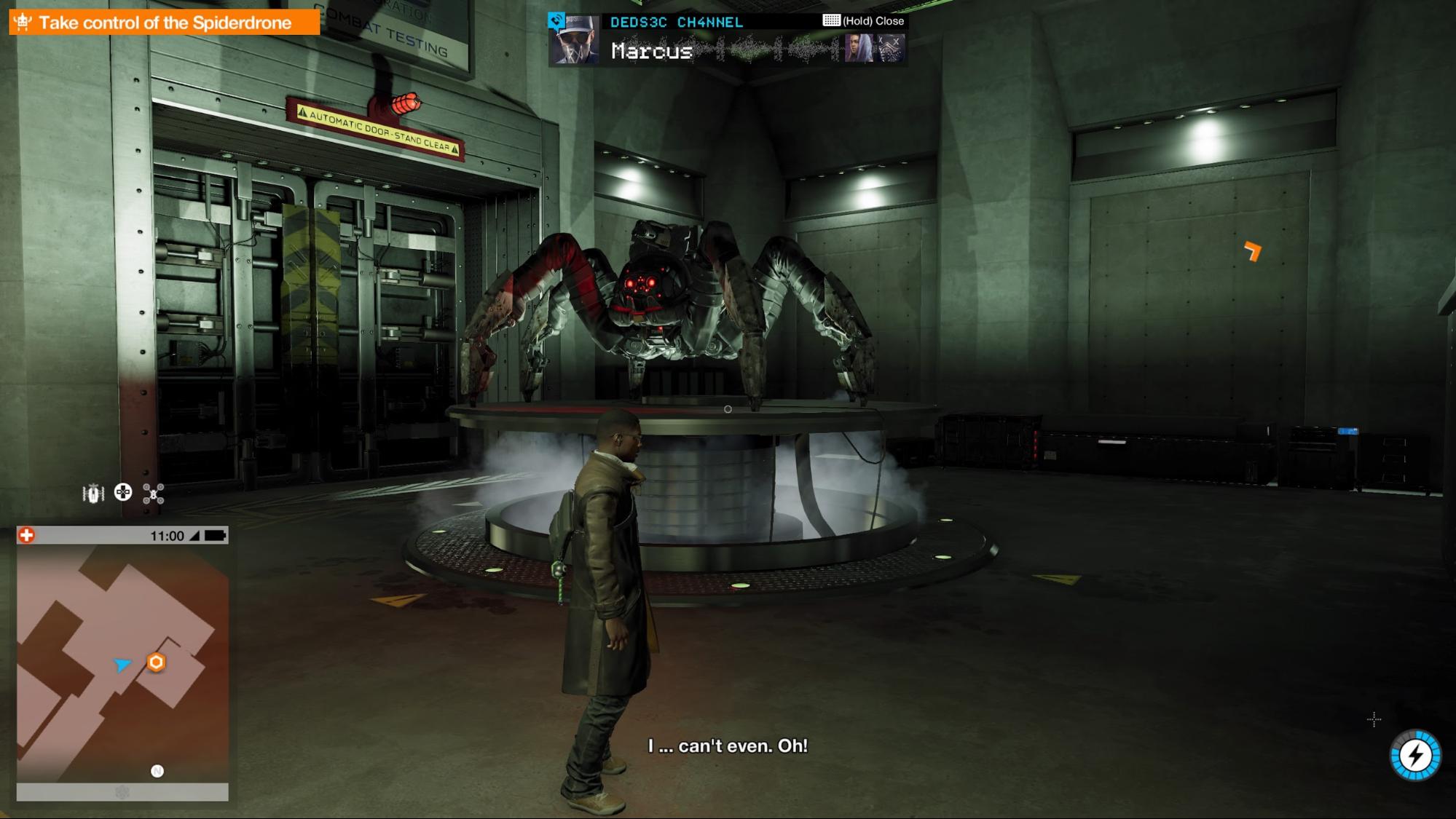The image size is (1456, 819).
Task: Click the orange waypoint marker on the wall
Action: (1252, 251)
